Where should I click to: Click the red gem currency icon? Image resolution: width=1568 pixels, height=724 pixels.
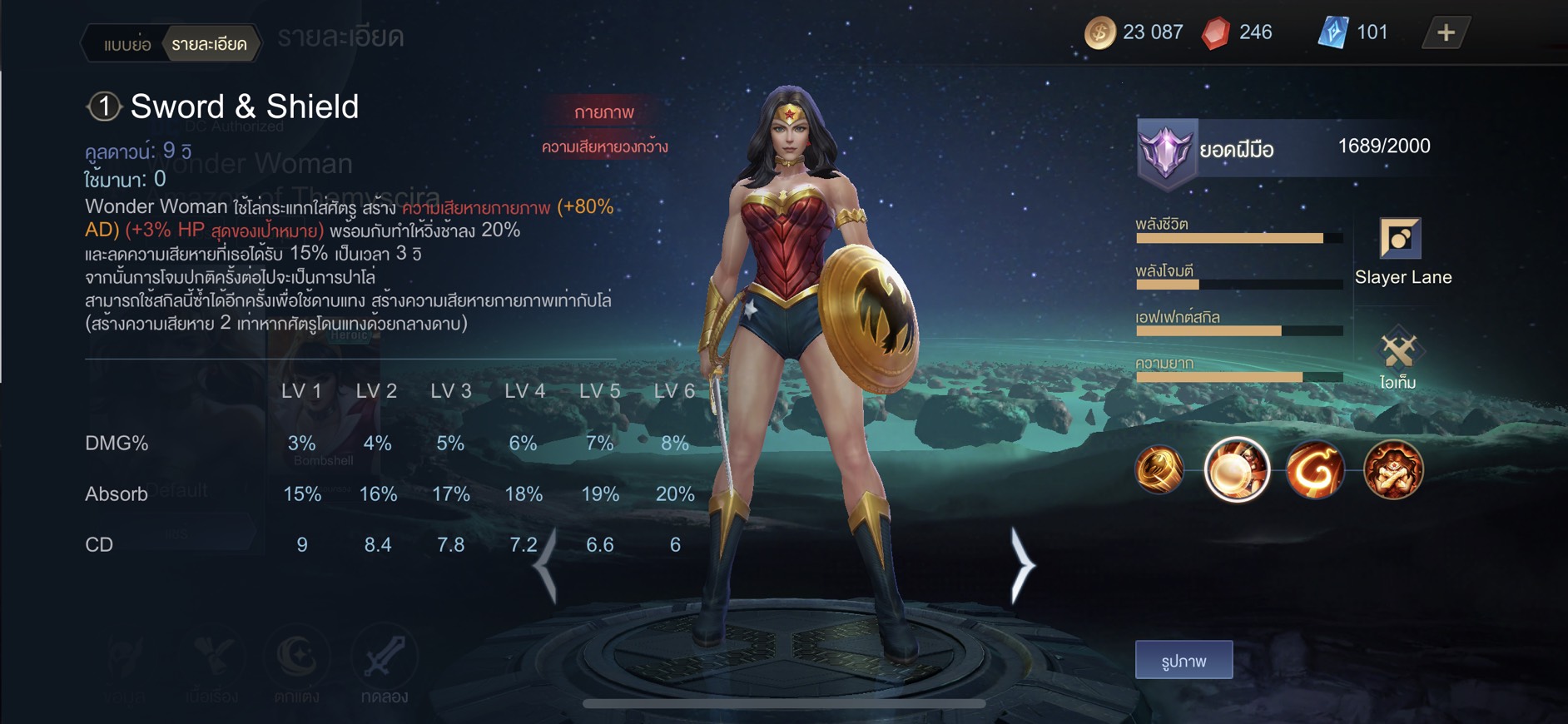(x=1216, y=33)
